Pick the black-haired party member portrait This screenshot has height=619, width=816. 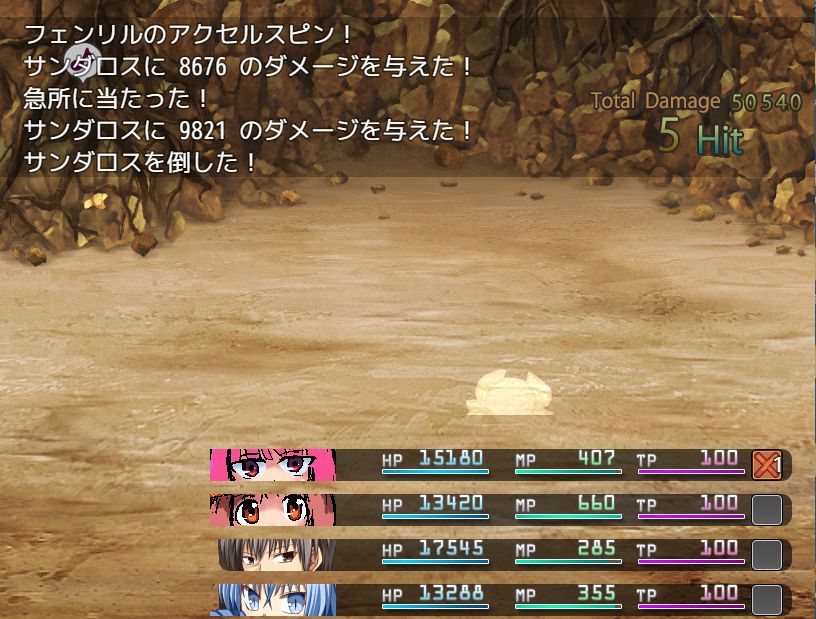[276, 554]
